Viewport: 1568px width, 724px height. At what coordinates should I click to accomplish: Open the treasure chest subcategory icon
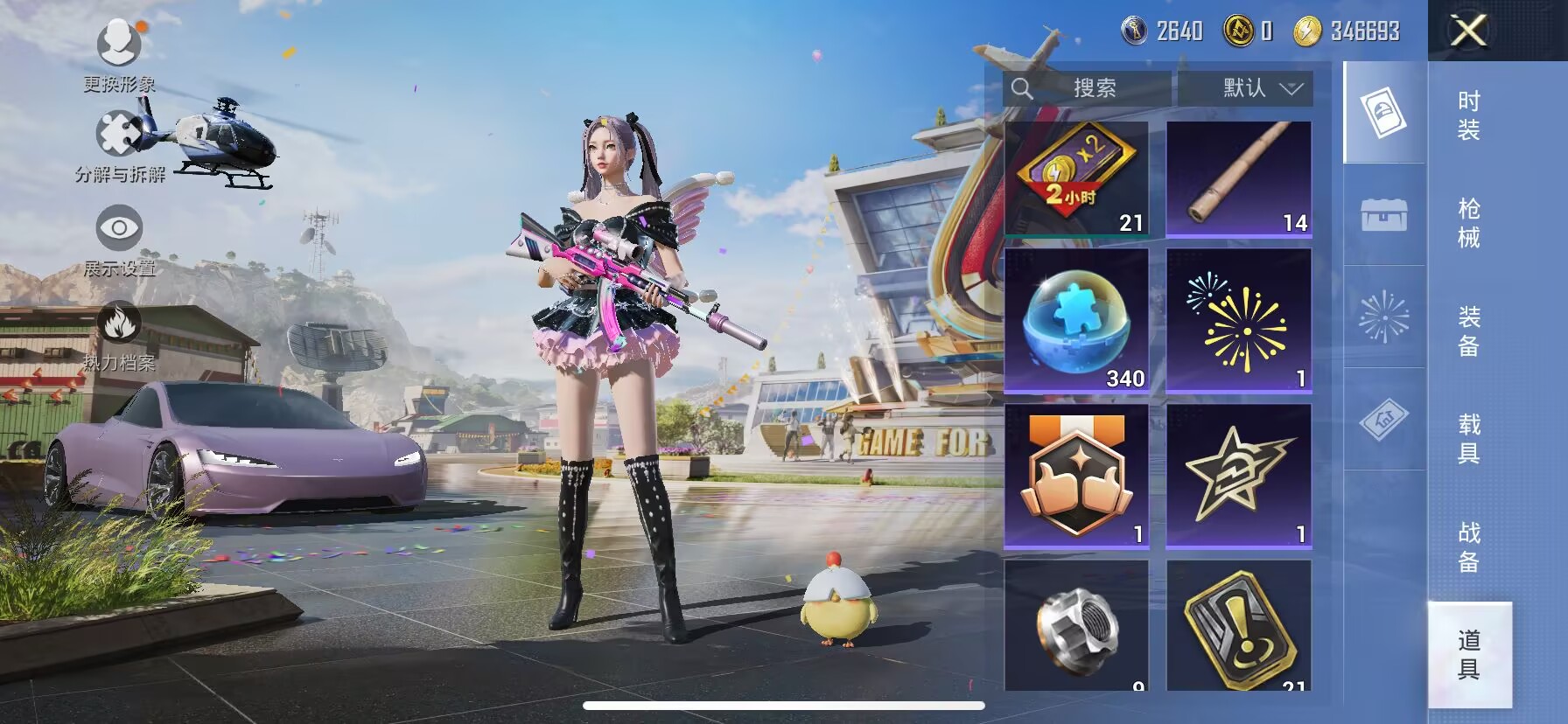tap(1383, 214)
